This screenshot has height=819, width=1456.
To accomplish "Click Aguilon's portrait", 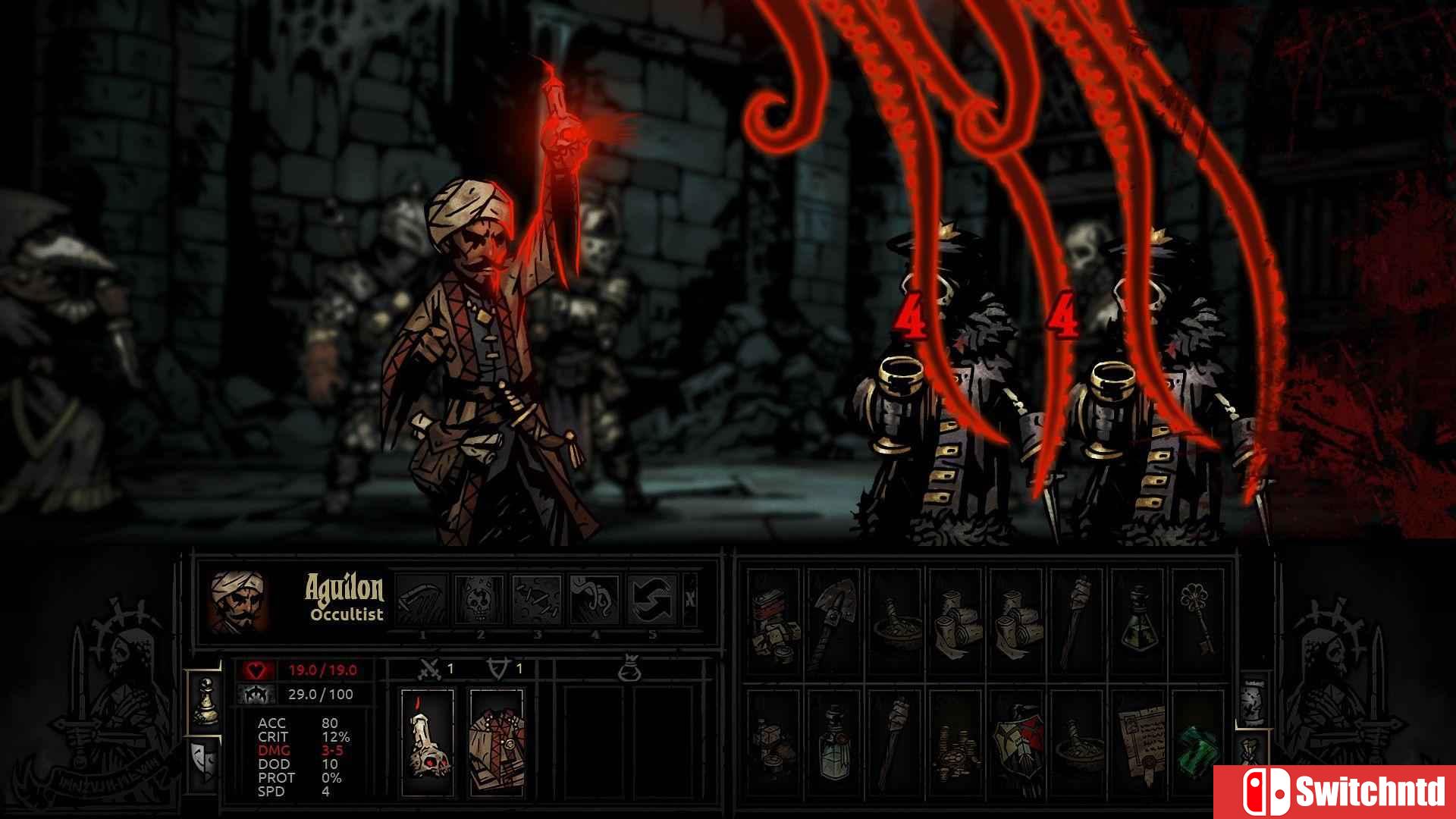I will [239, 601].
